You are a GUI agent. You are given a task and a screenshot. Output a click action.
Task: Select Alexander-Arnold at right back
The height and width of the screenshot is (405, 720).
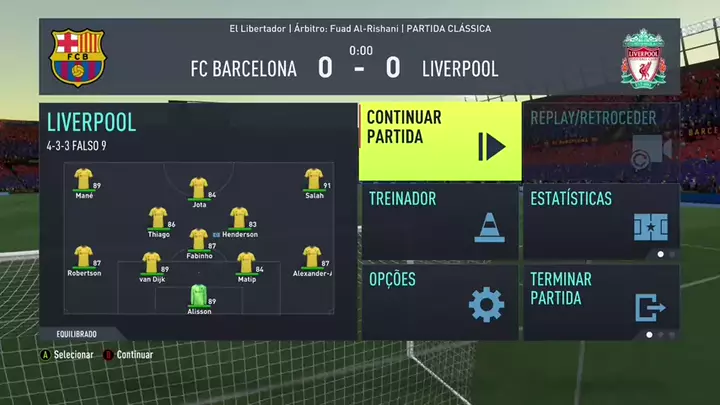point(312,258)
